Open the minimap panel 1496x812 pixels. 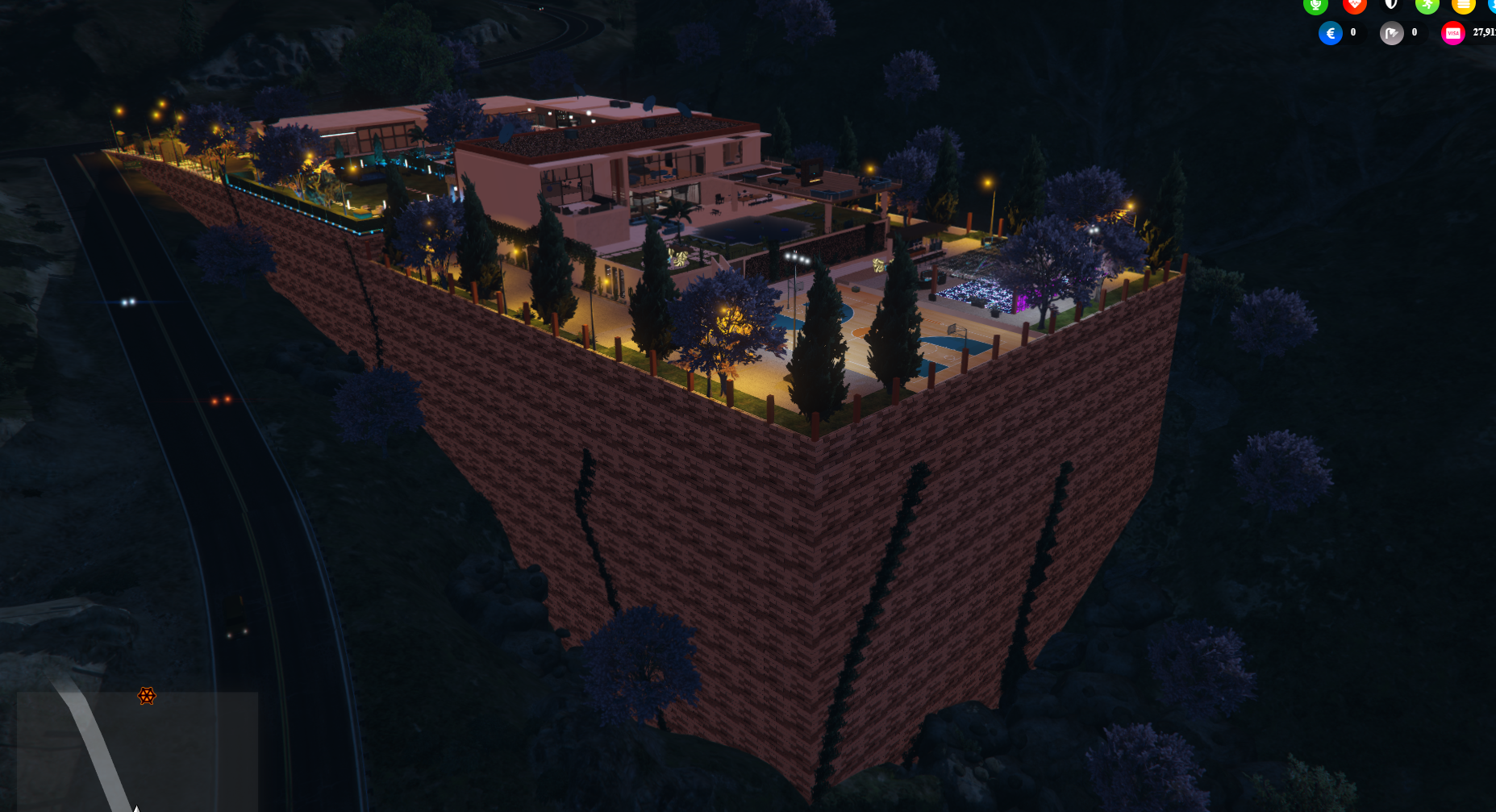click(137, 751)
